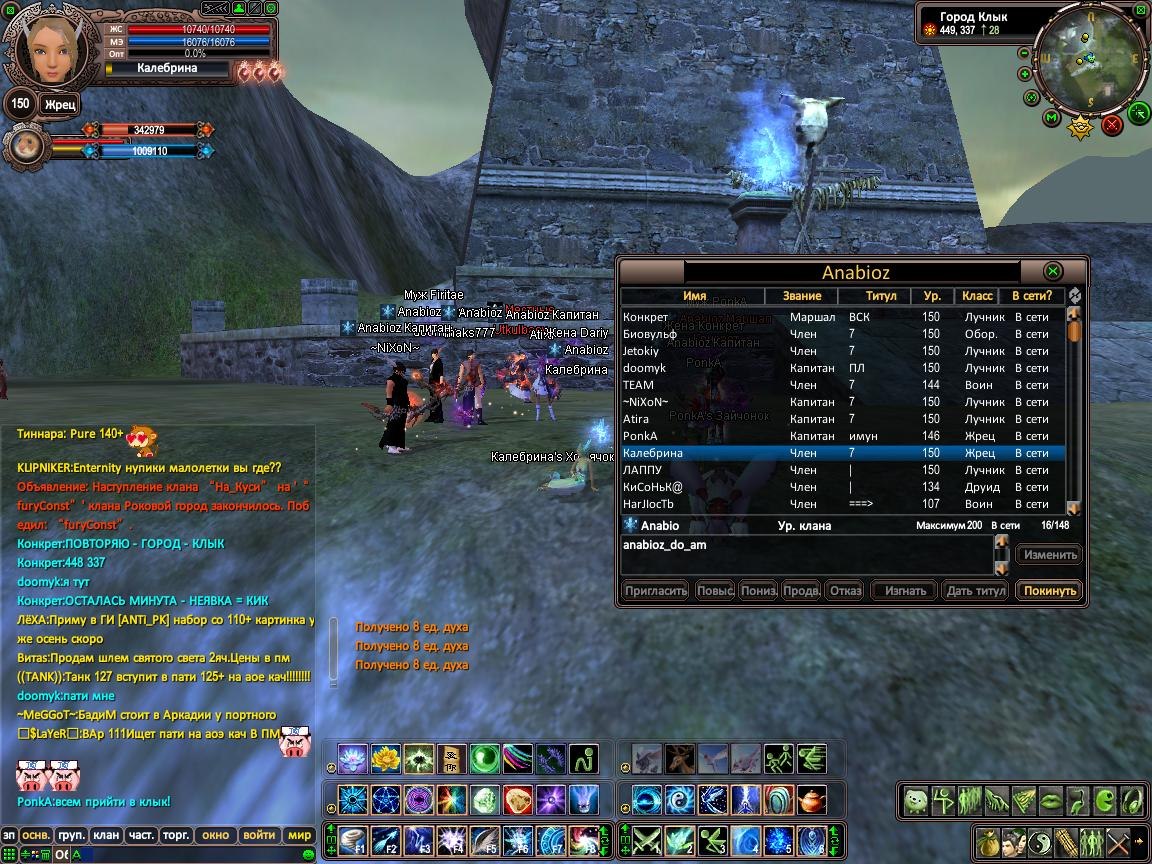
Task: Activate the F1 tornado skill
Action: (353, 840)
